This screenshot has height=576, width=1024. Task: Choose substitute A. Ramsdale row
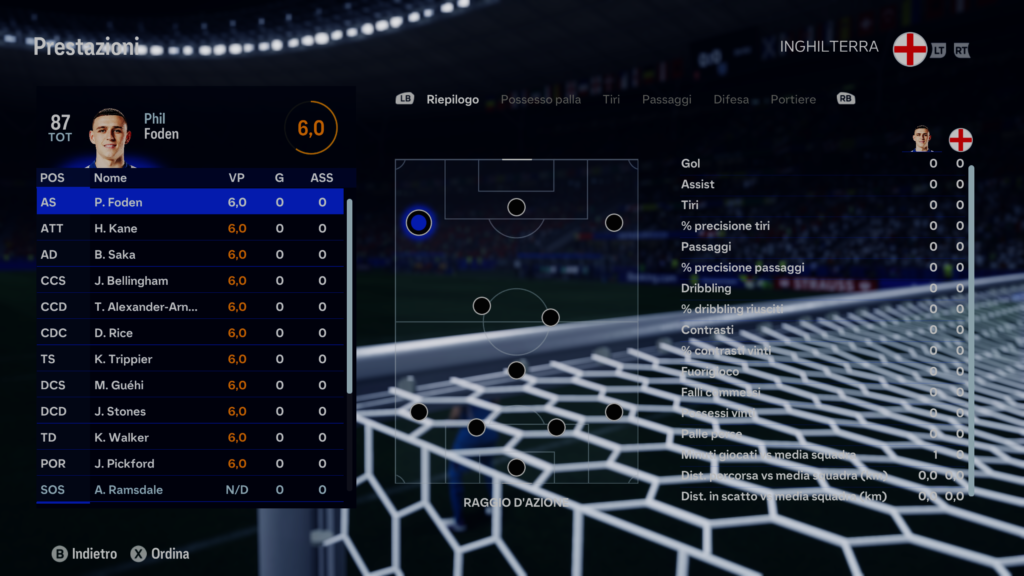[190, 490]
